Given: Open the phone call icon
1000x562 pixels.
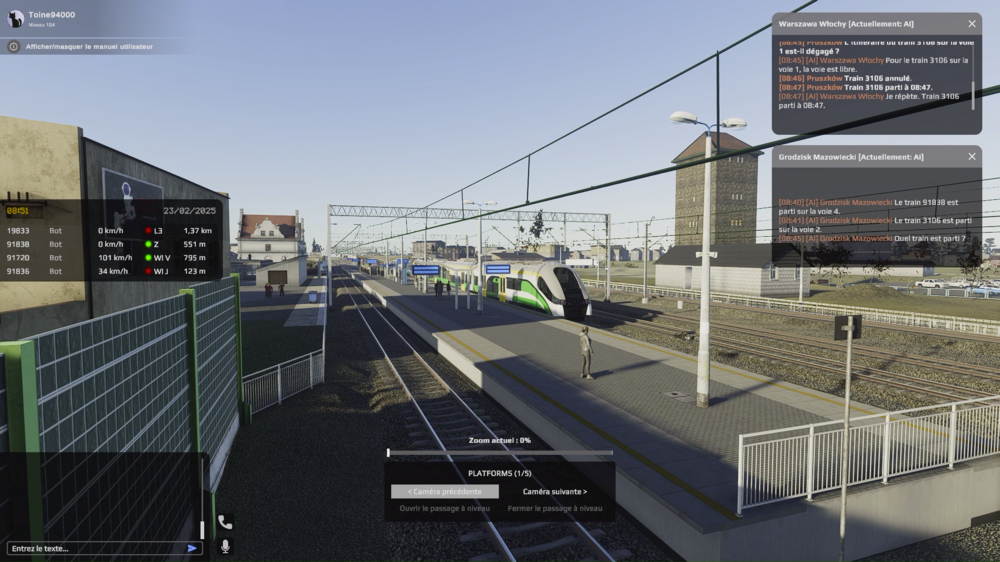Looking at the screenshot, I should coord(225,522).
